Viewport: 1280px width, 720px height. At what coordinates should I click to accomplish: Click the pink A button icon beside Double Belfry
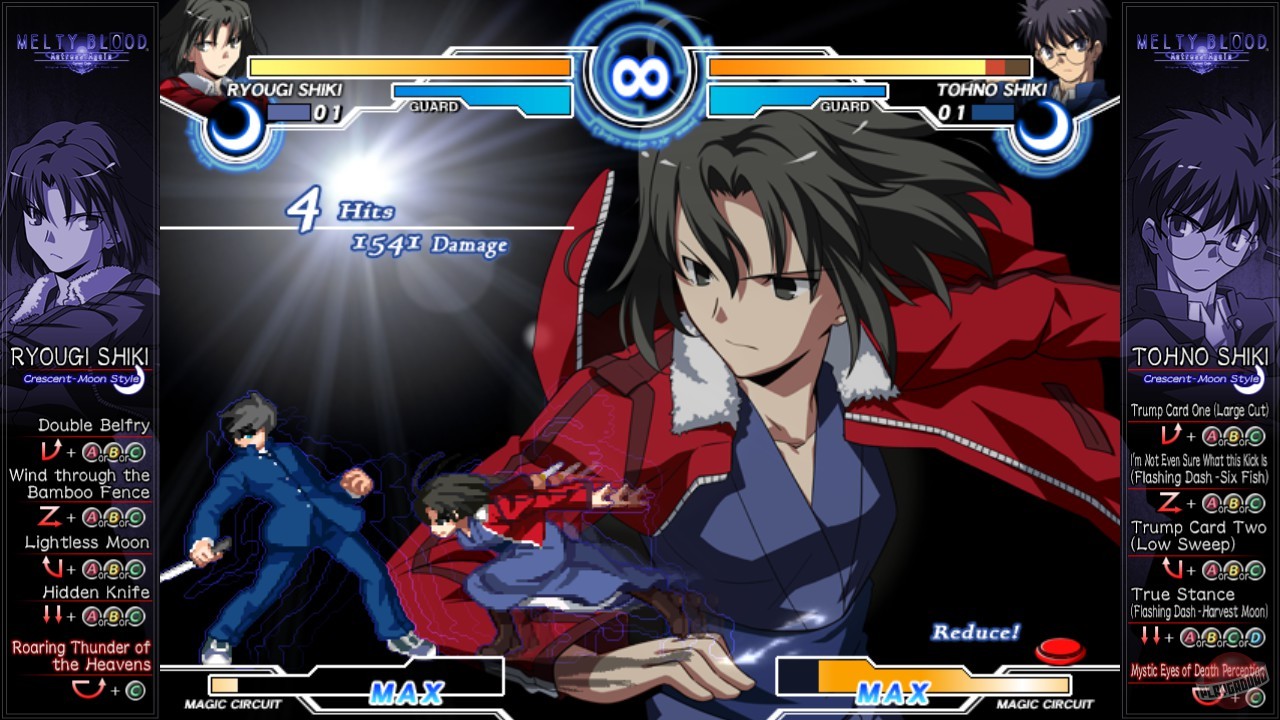[x=90, y=451]
